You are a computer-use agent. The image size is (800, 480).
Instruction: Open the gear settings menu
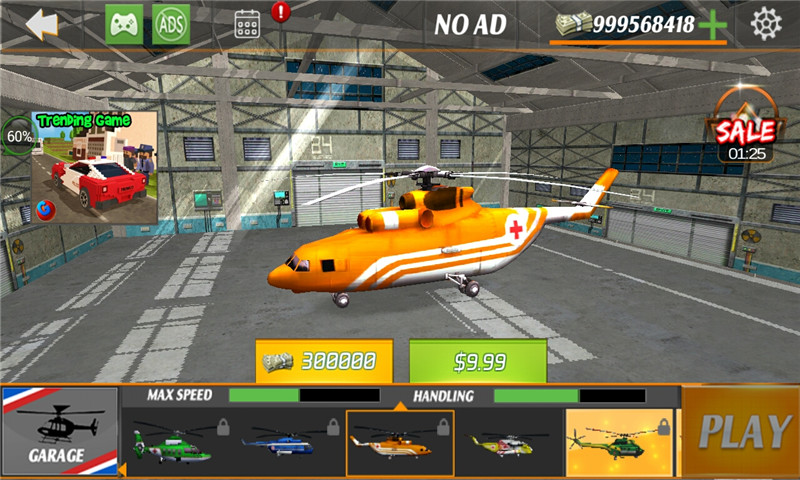766,23
